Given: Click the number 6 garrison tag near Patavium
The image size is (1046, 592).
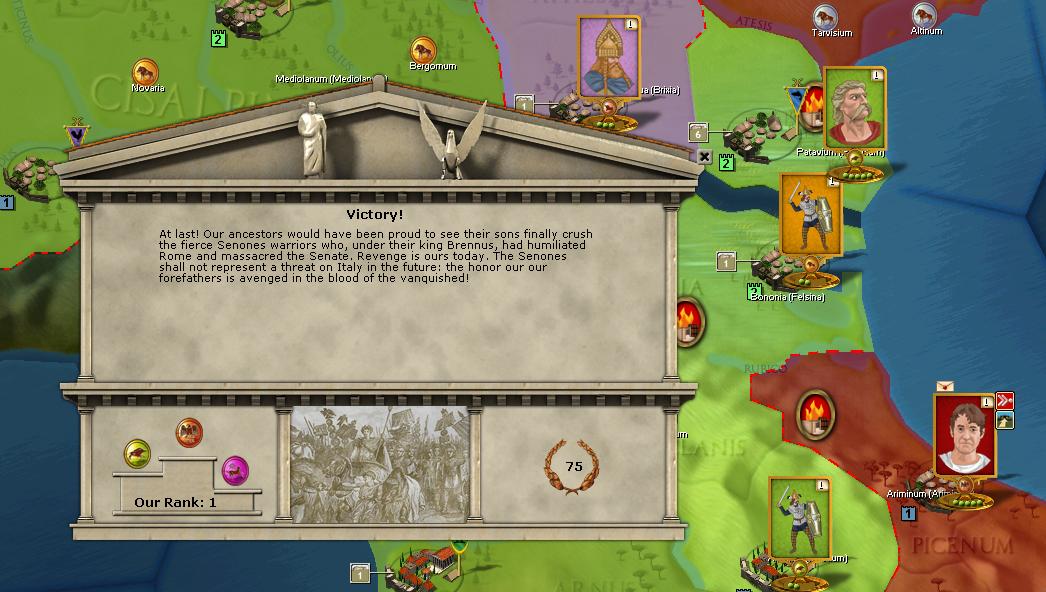Looking at the screenshot, I should point(699,133).
